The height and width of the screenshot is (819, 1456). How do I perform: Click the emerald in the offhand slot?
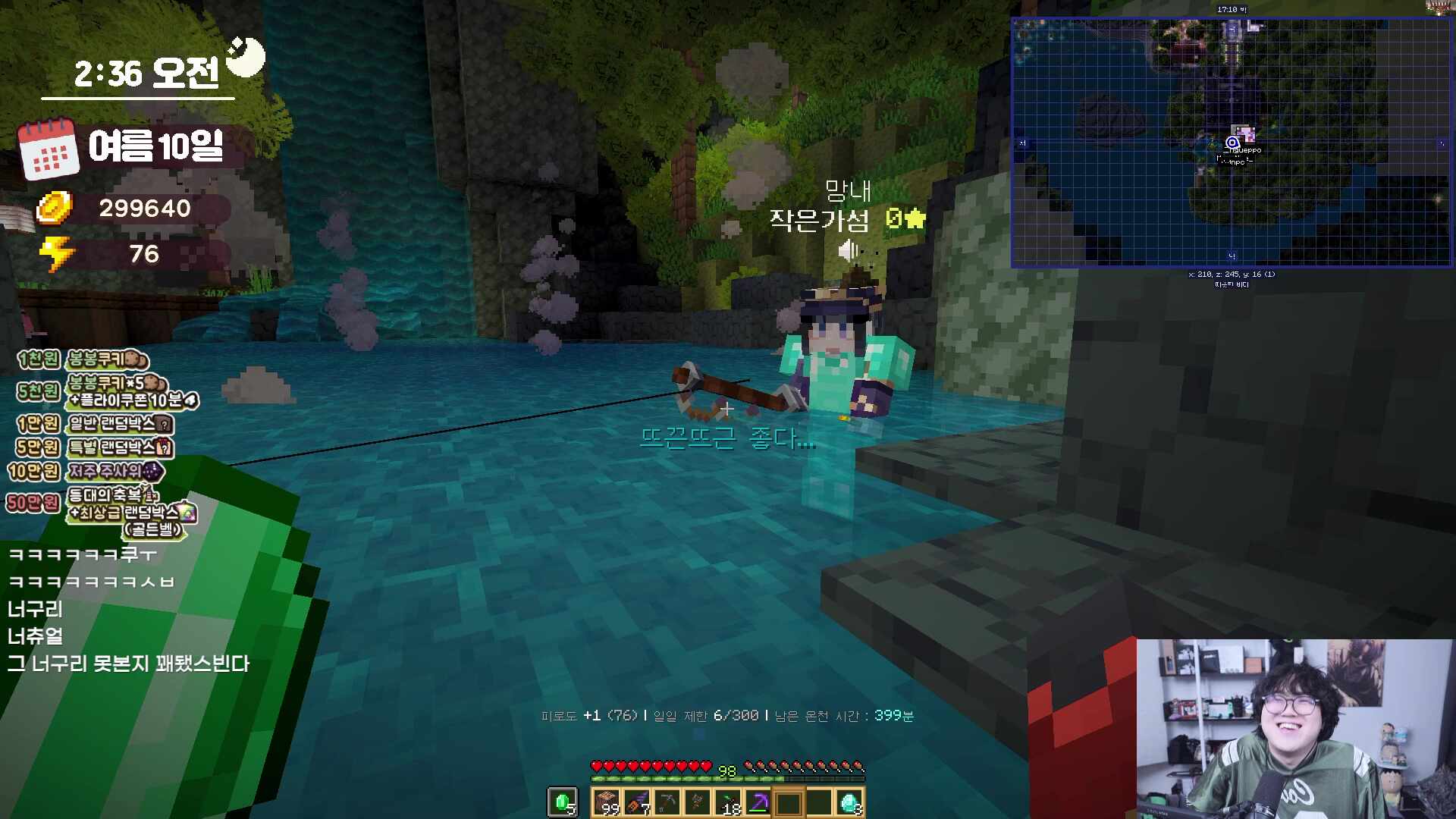[x=563, y=802]
